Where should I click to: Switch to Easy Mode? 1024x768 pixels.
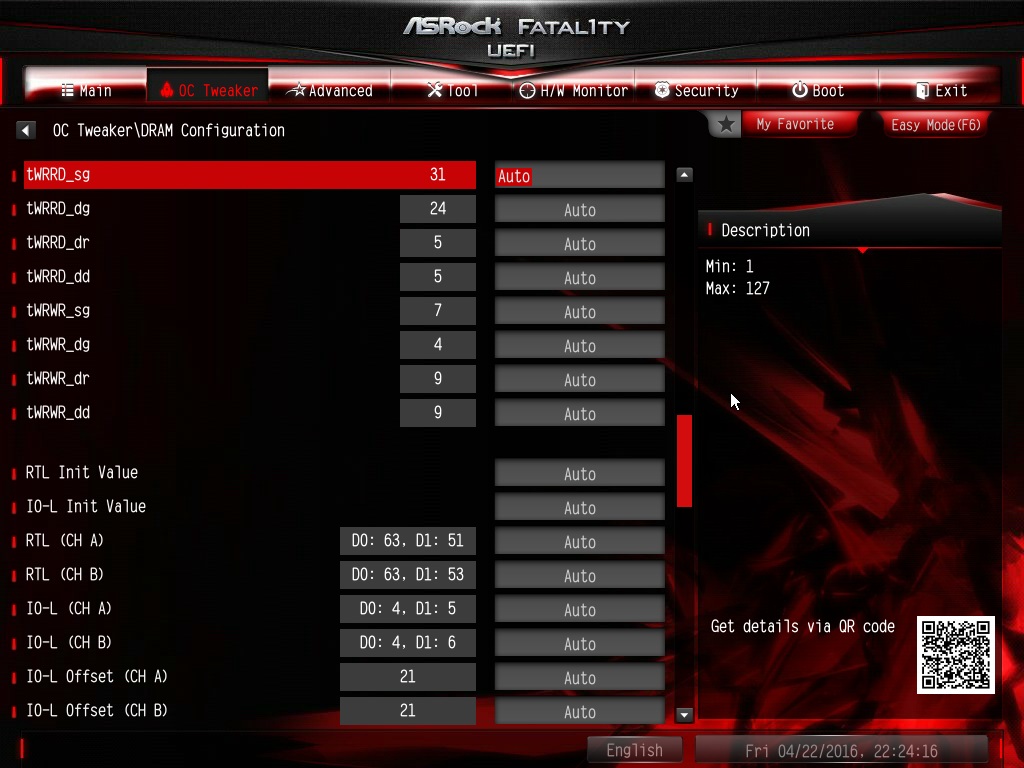[x=935, y=124]
